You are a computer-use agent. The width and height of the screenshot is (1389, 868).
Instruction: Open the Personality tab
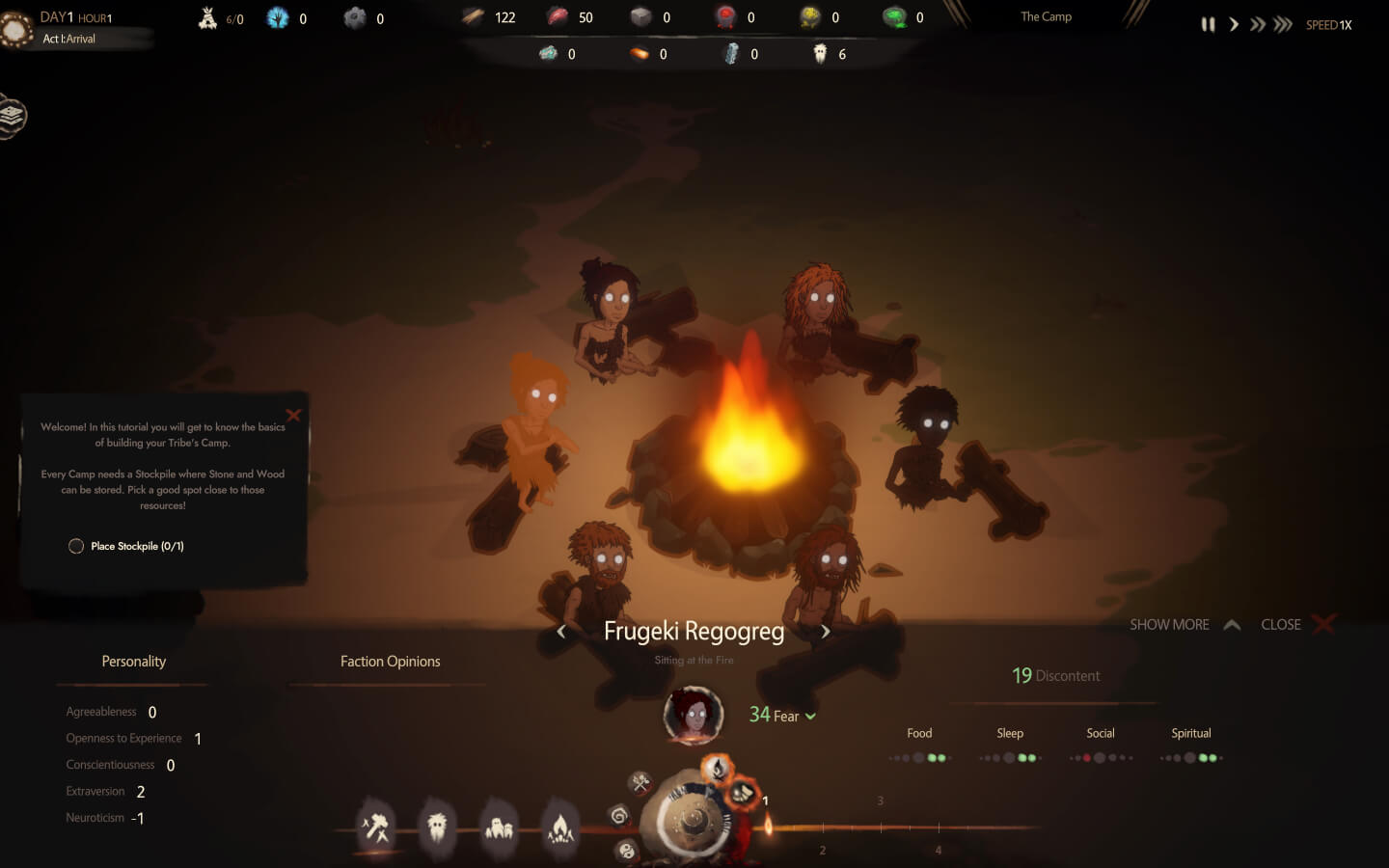133,662
